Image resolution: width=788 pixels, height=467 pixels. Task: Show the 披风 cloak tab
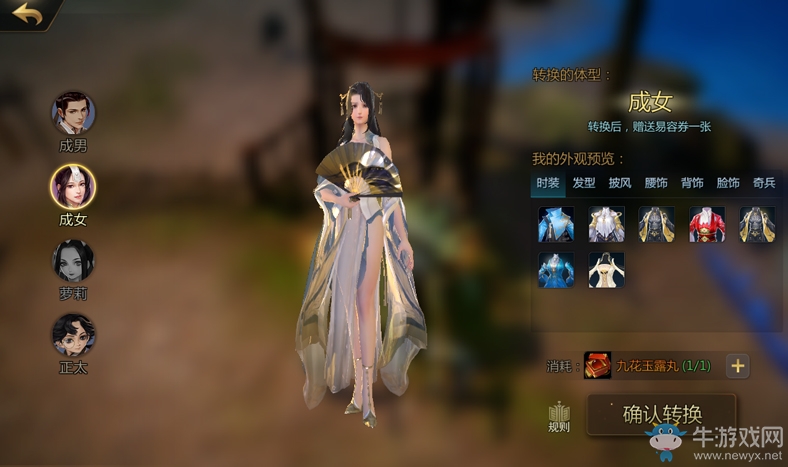tap(620, 183)
